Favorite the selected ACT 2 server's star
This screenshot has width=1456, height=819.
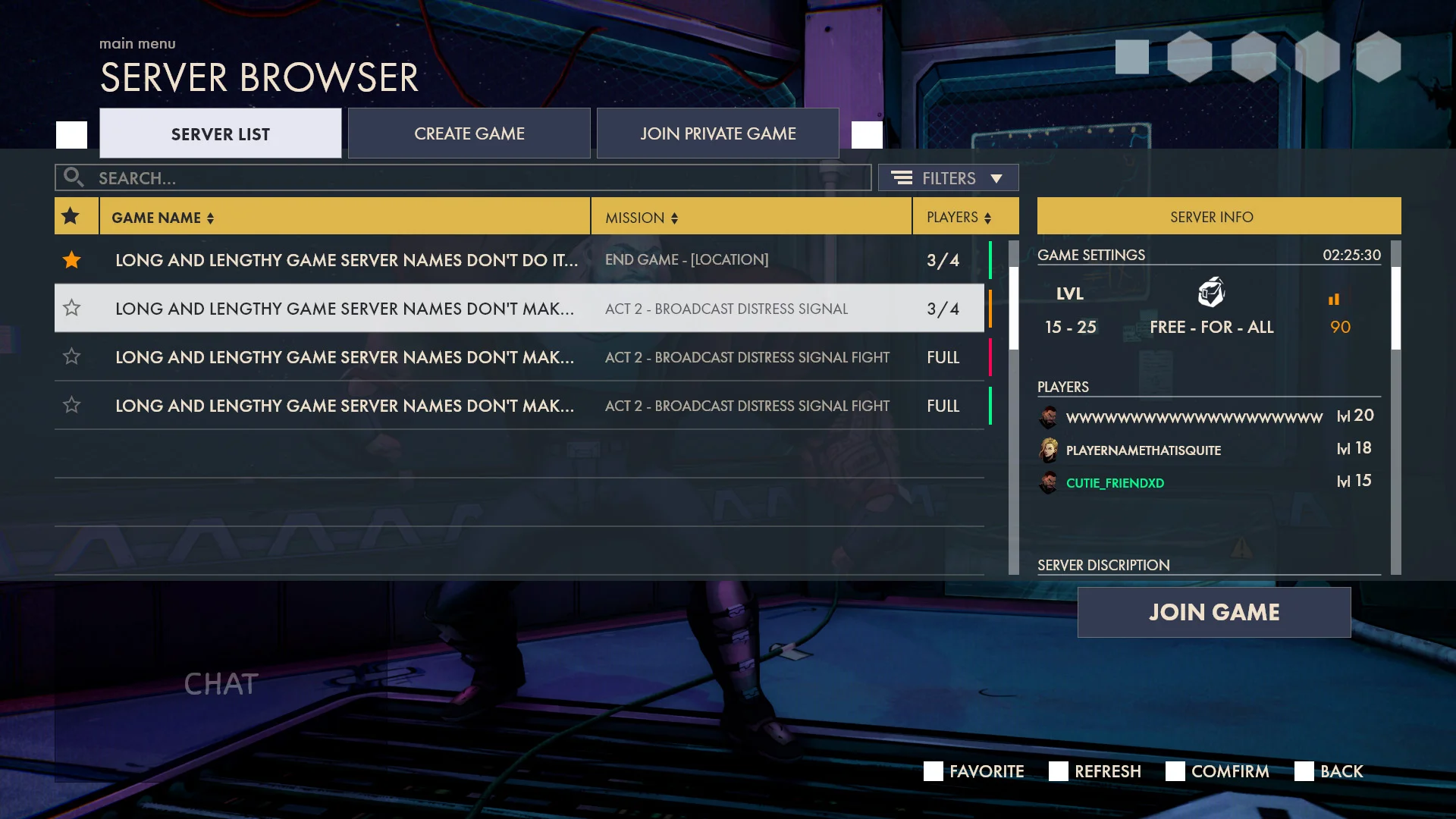[x=71, y=308]
